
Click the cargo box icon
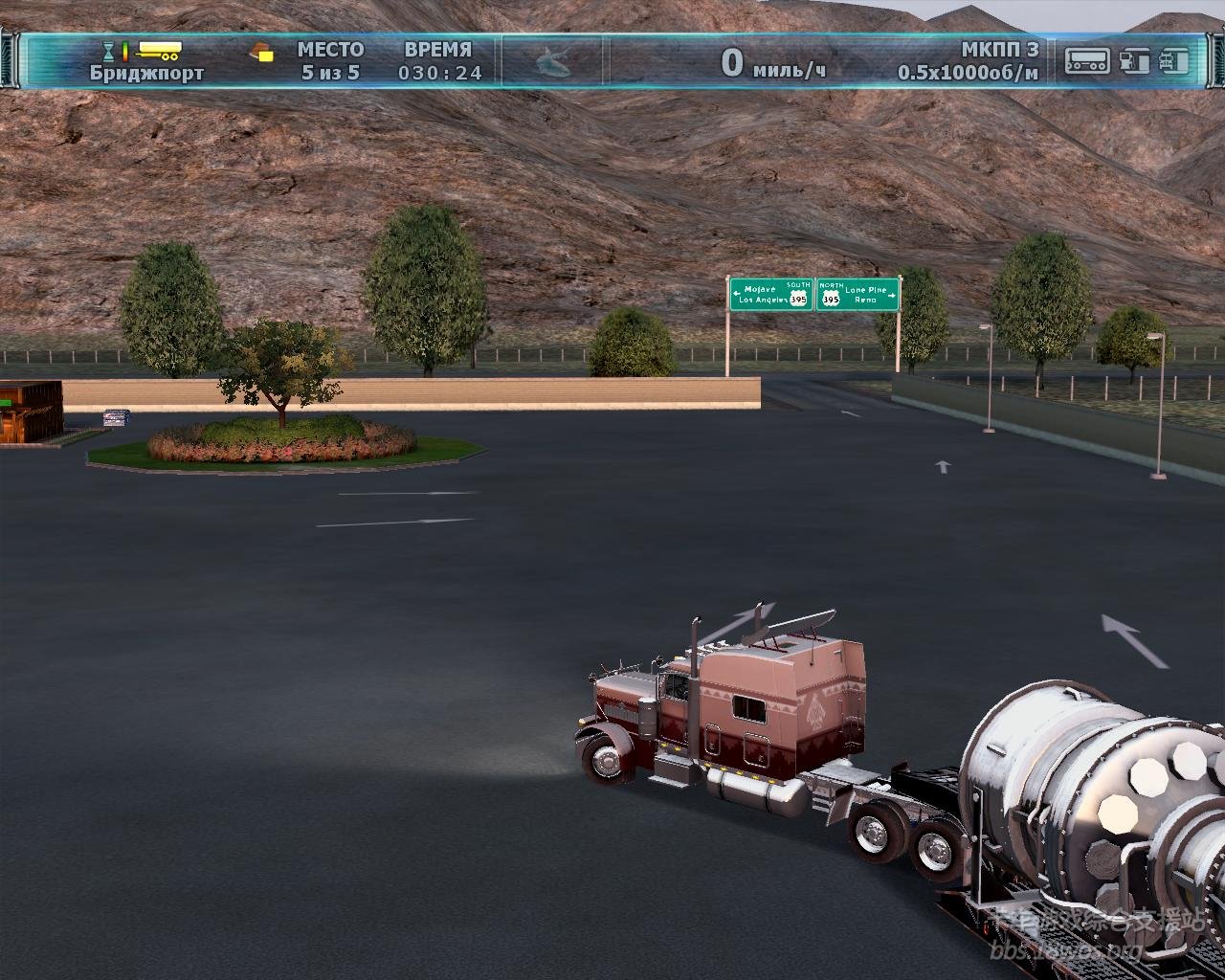click(x=261, y=52)
